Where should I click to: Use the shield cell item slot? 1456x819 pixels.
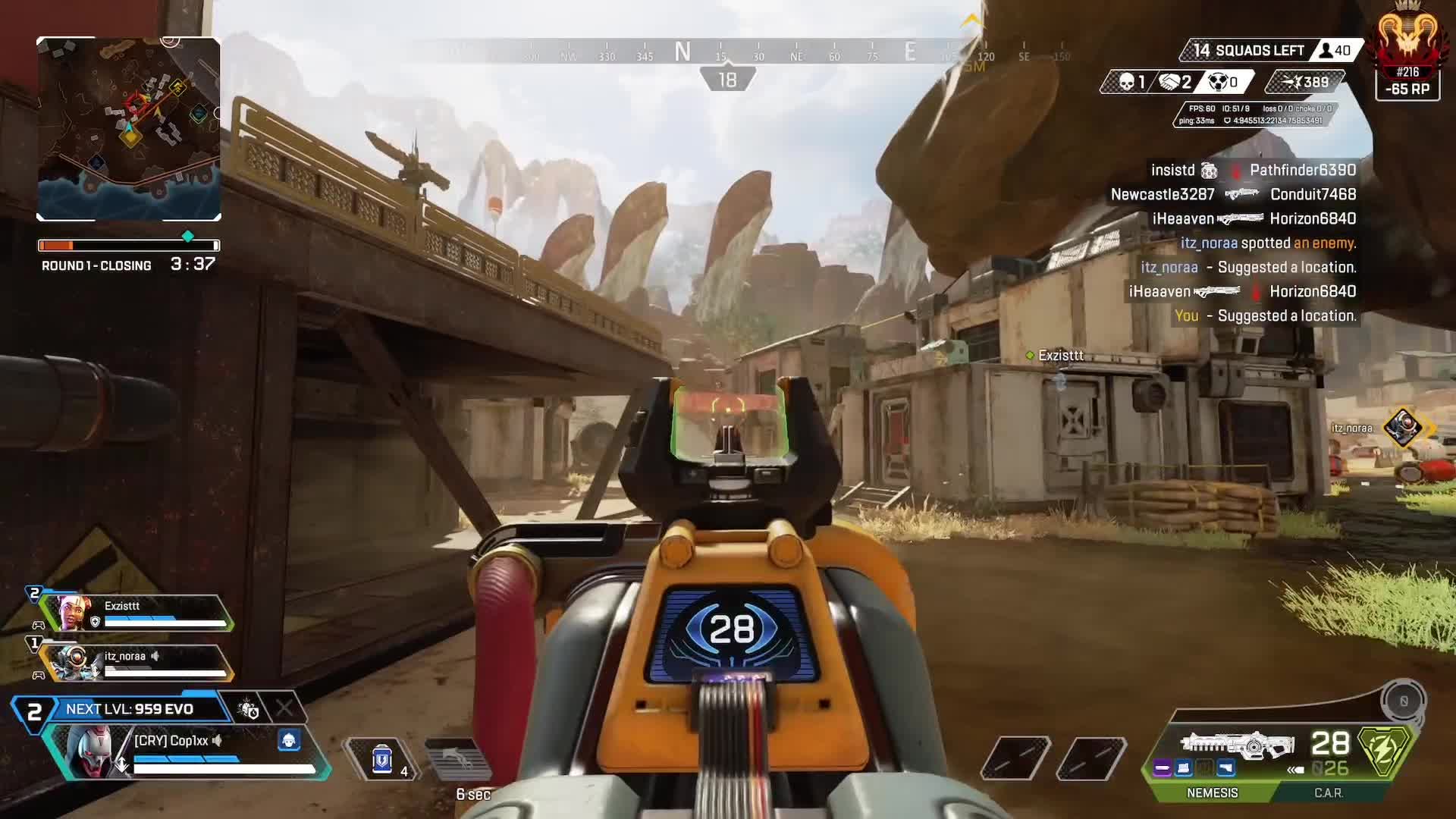click(383, 758)
